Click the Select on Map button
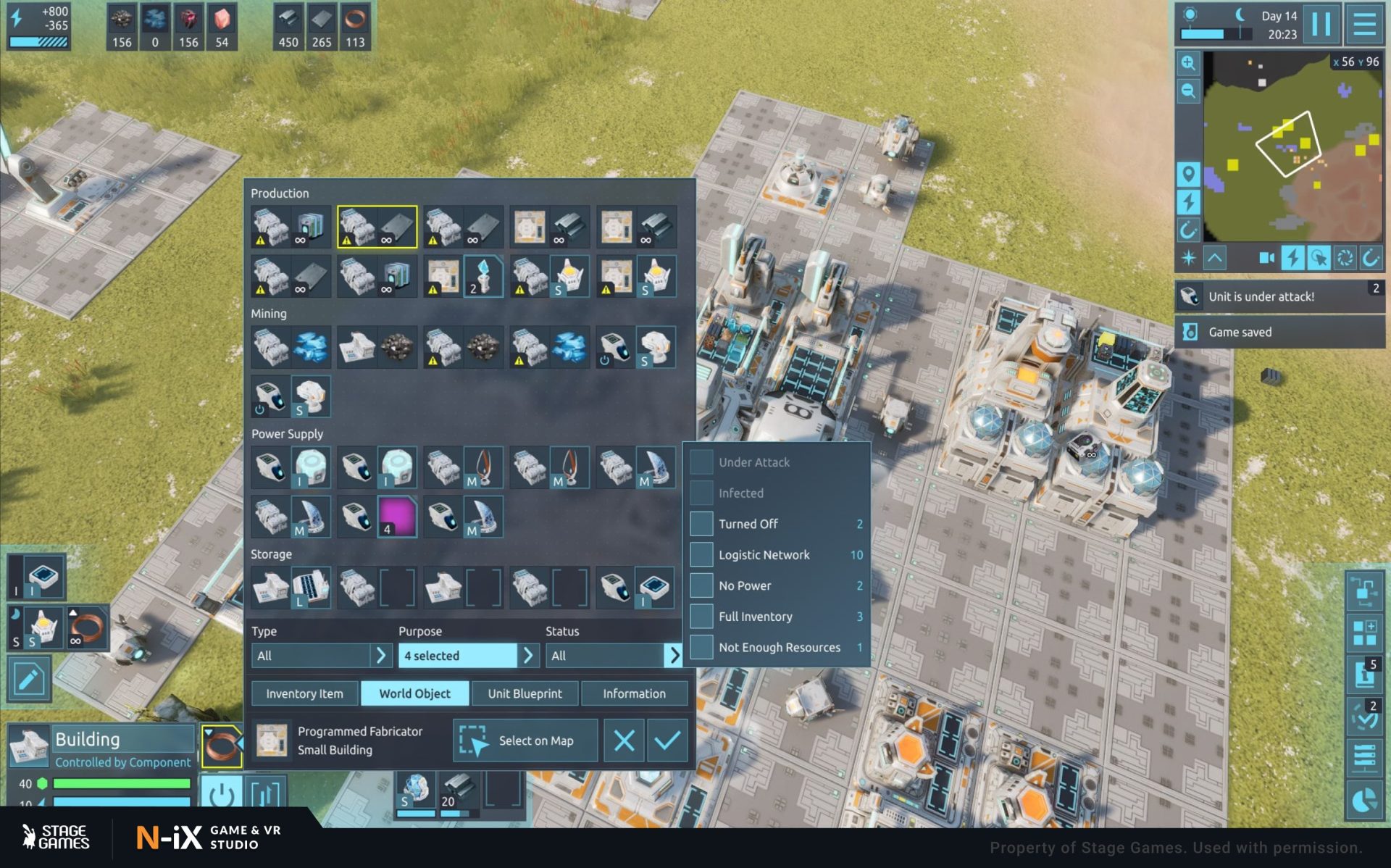 pyautogui.click(x=525, y=740)
